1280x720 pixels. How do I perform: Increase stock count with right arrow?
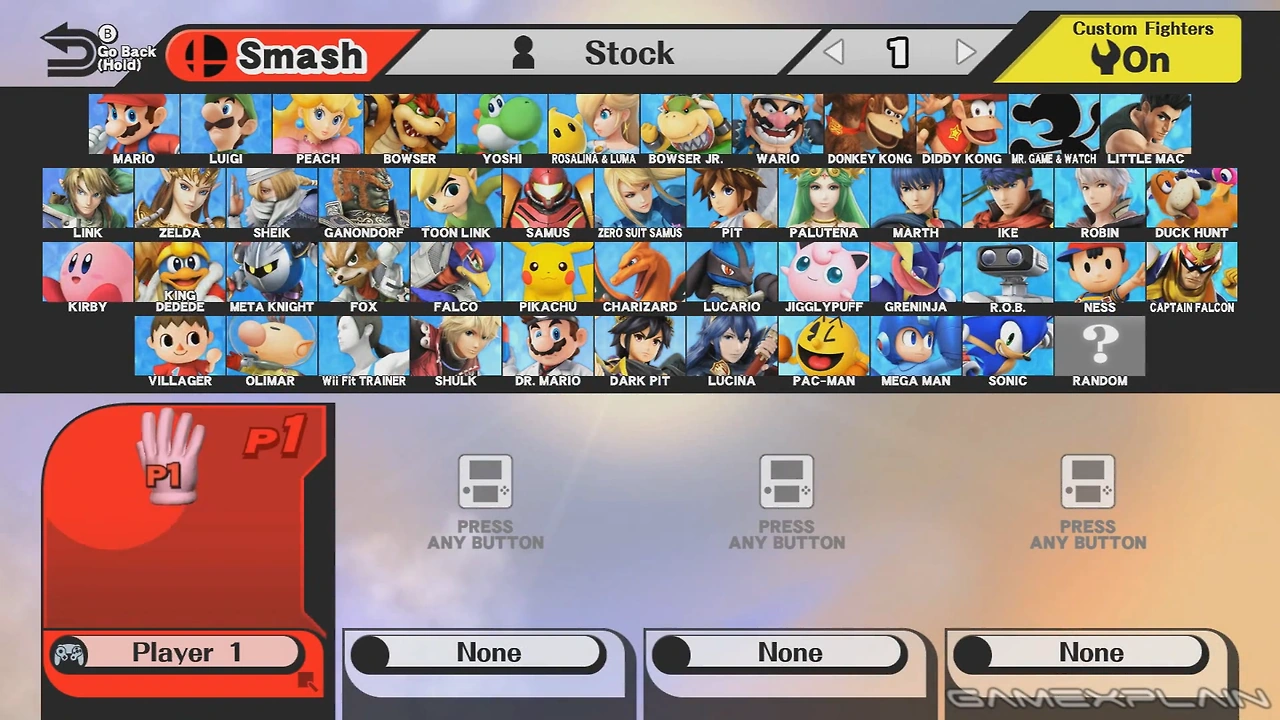click(963, 53)
